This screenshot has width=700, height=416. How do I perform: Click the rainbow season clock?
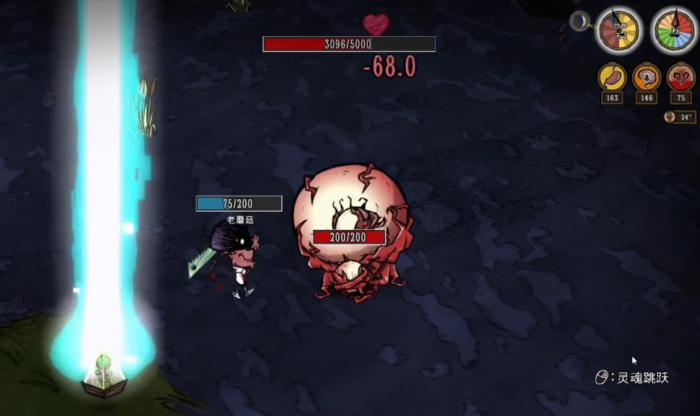[673, 30]
